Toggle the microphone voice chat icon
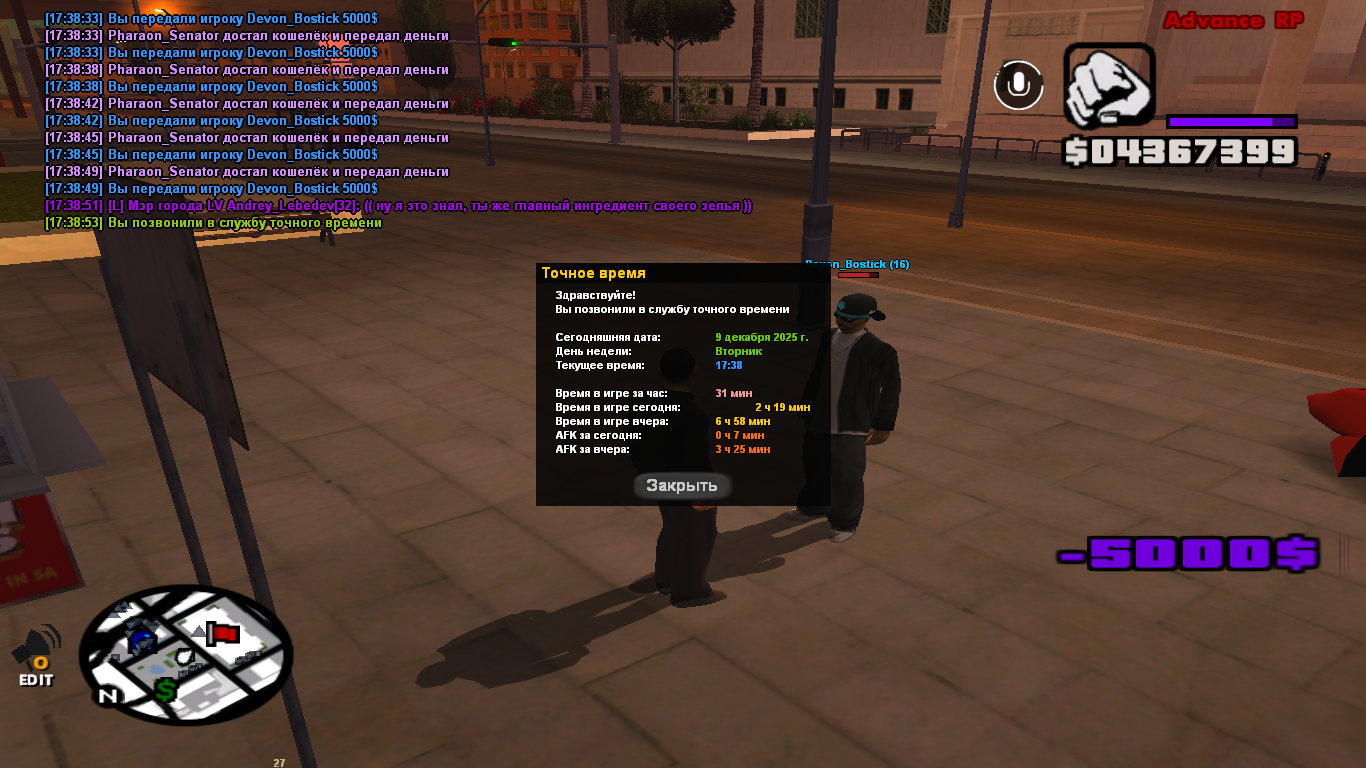Screen dimensions: 1366x768 1018,85
